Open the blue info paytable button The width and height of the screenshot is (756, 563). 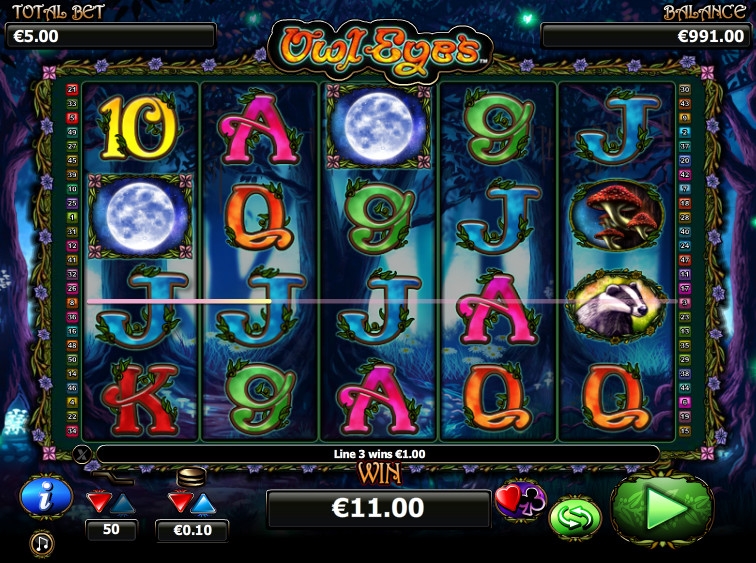pyautogui.click(x=46, y=497)
